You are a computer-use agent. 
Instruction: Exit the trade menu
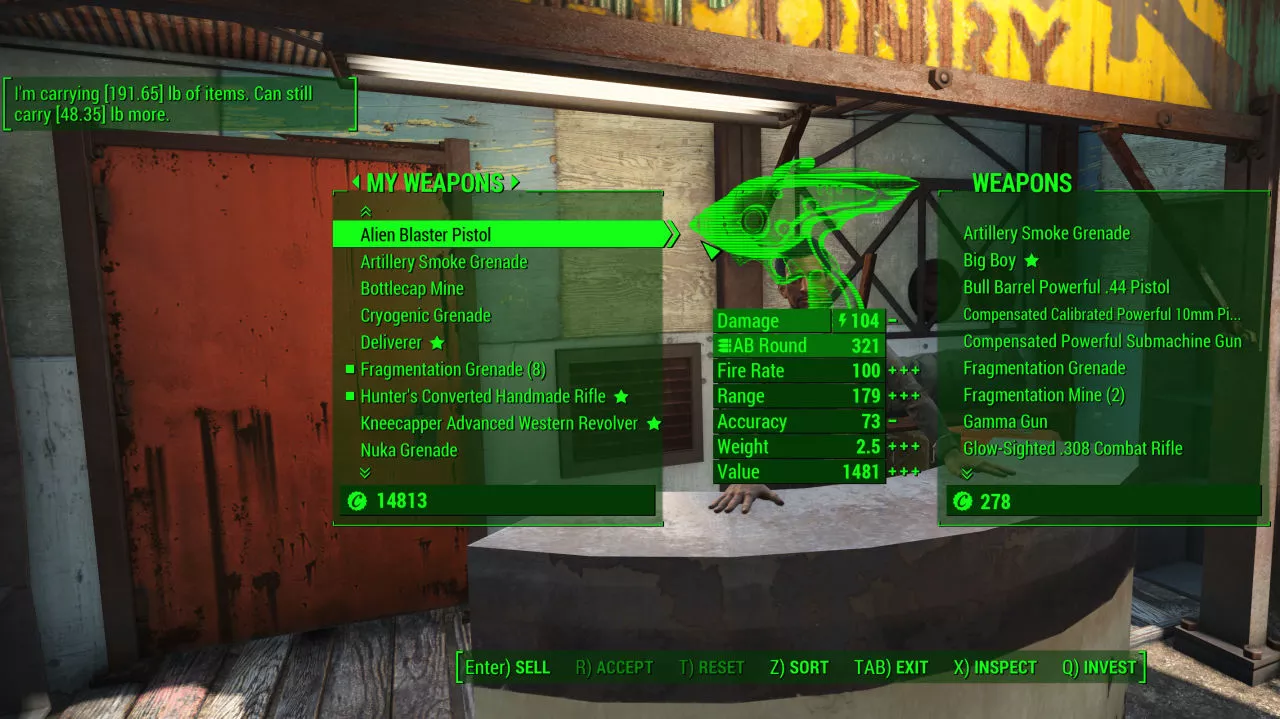891,668
